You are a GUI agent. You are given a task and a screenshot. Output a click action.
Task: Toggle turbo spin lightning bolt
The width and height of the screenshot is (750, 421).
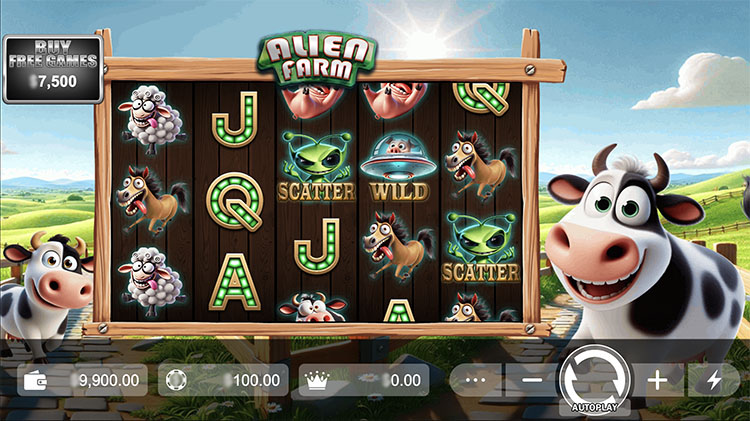click(x=714, y=380)
